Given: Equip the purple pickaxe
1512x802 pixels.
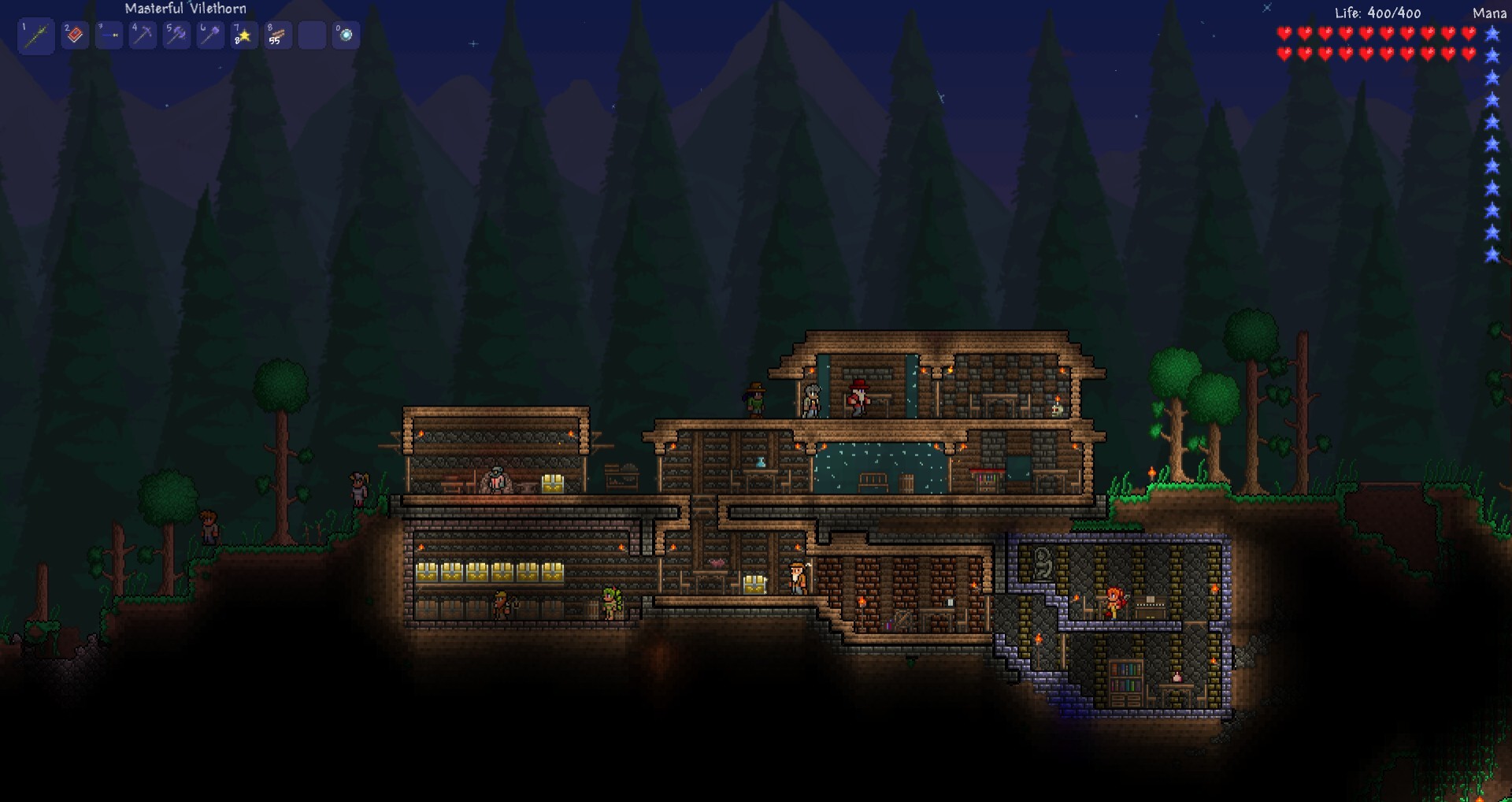Looking at the screenshot, I should coord(143,35).
